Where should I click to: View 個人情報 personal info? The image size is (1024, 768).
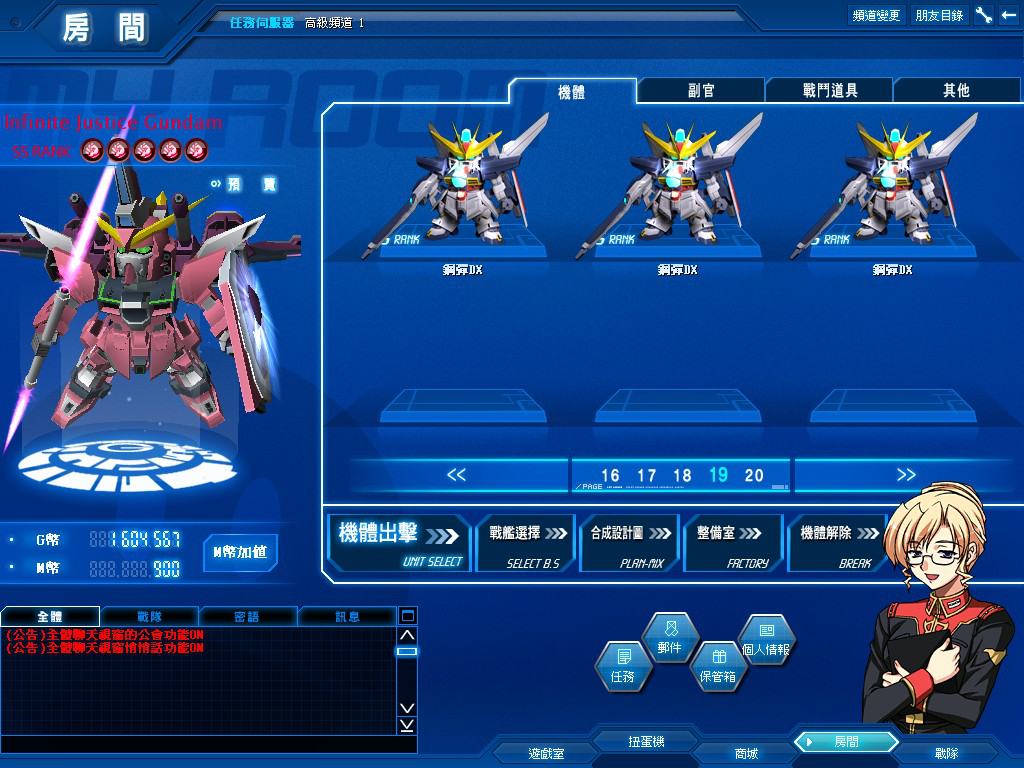766,639
